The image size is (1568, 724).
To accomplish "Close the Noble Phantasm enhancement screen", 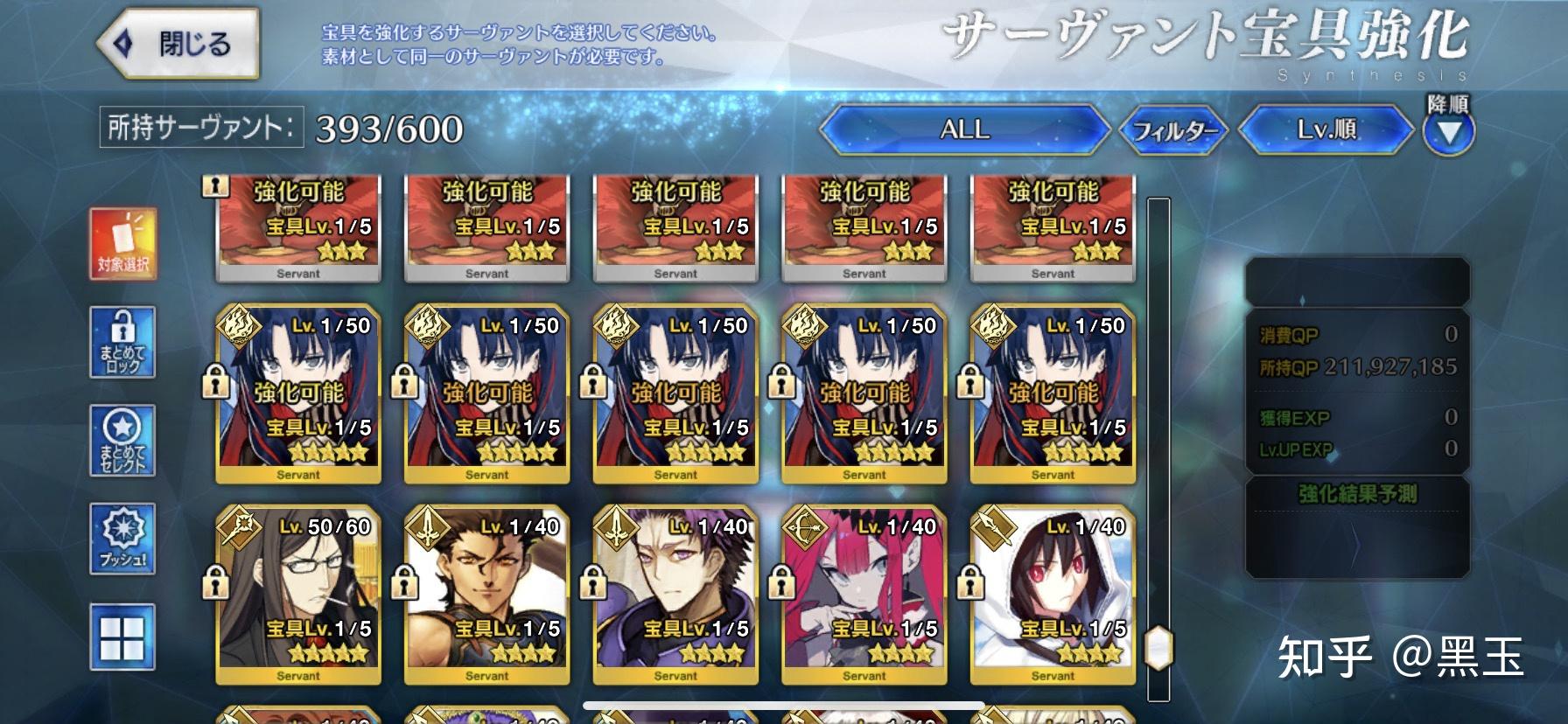I will [x=178, y=44].
